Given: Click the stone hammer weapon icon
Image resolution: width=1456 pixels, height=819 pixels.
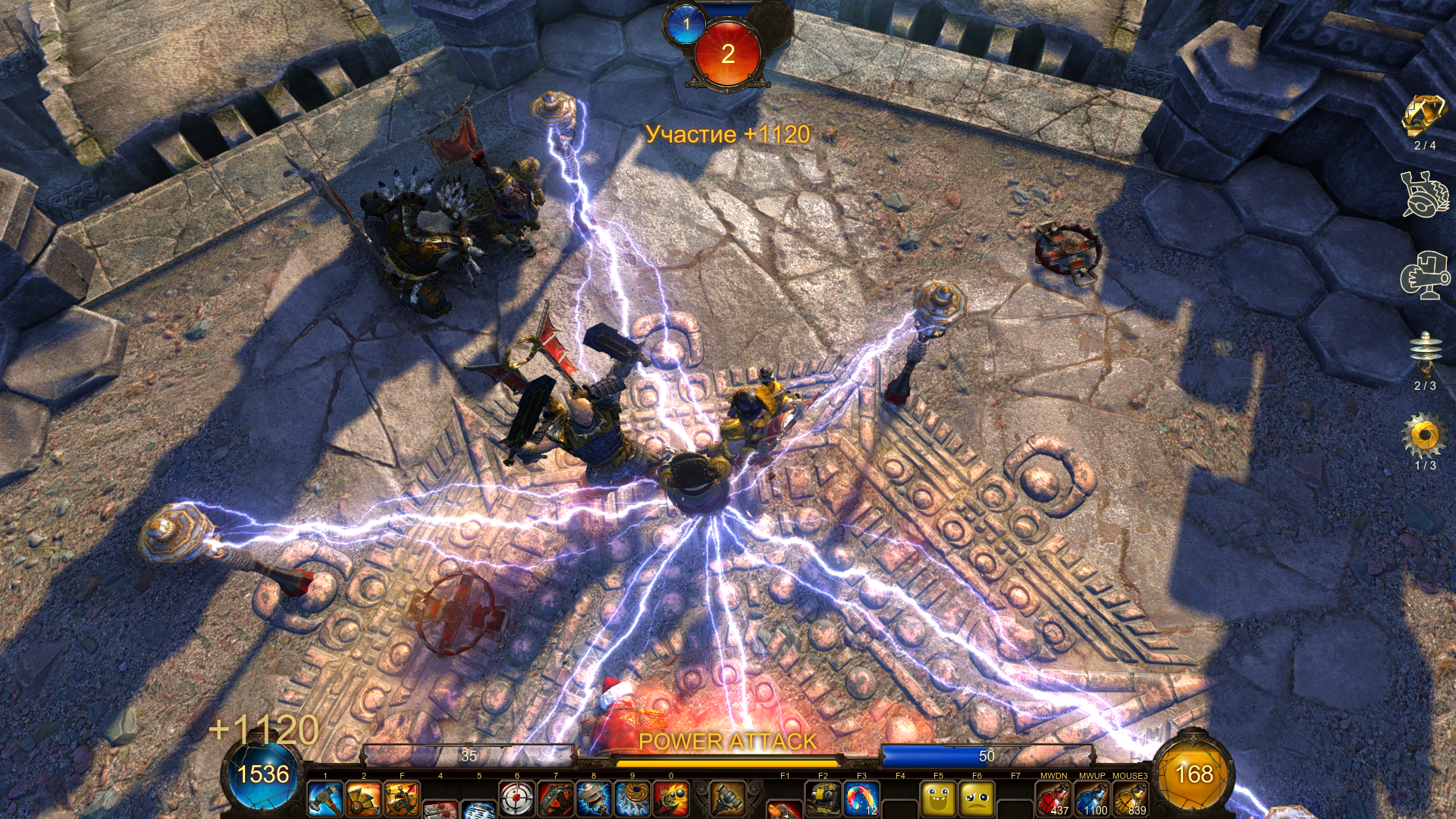Looking at the screenshot, I should point(727,798).
